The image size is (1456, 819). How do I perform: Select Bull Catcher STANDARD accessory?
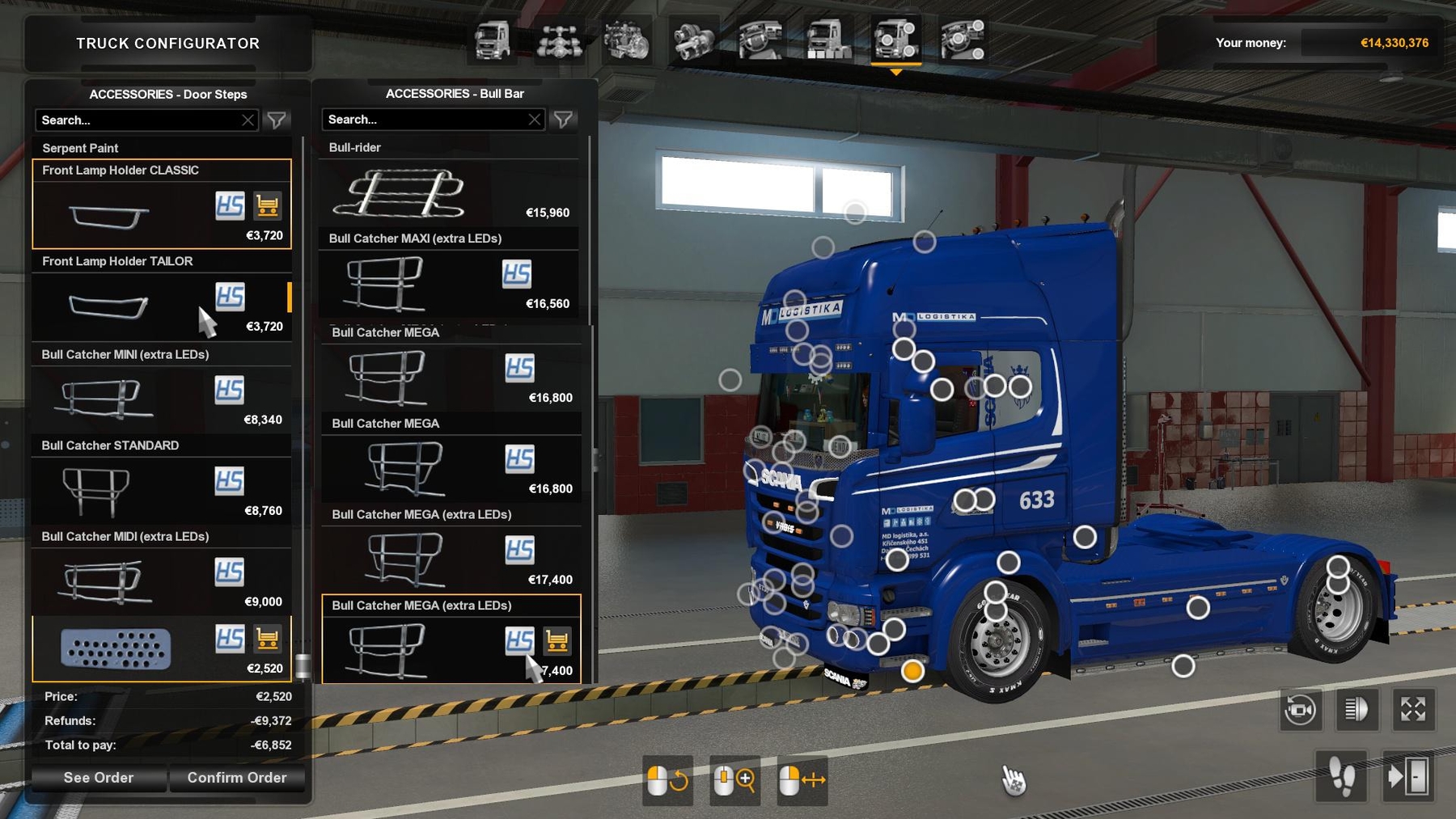coord(162,480)
